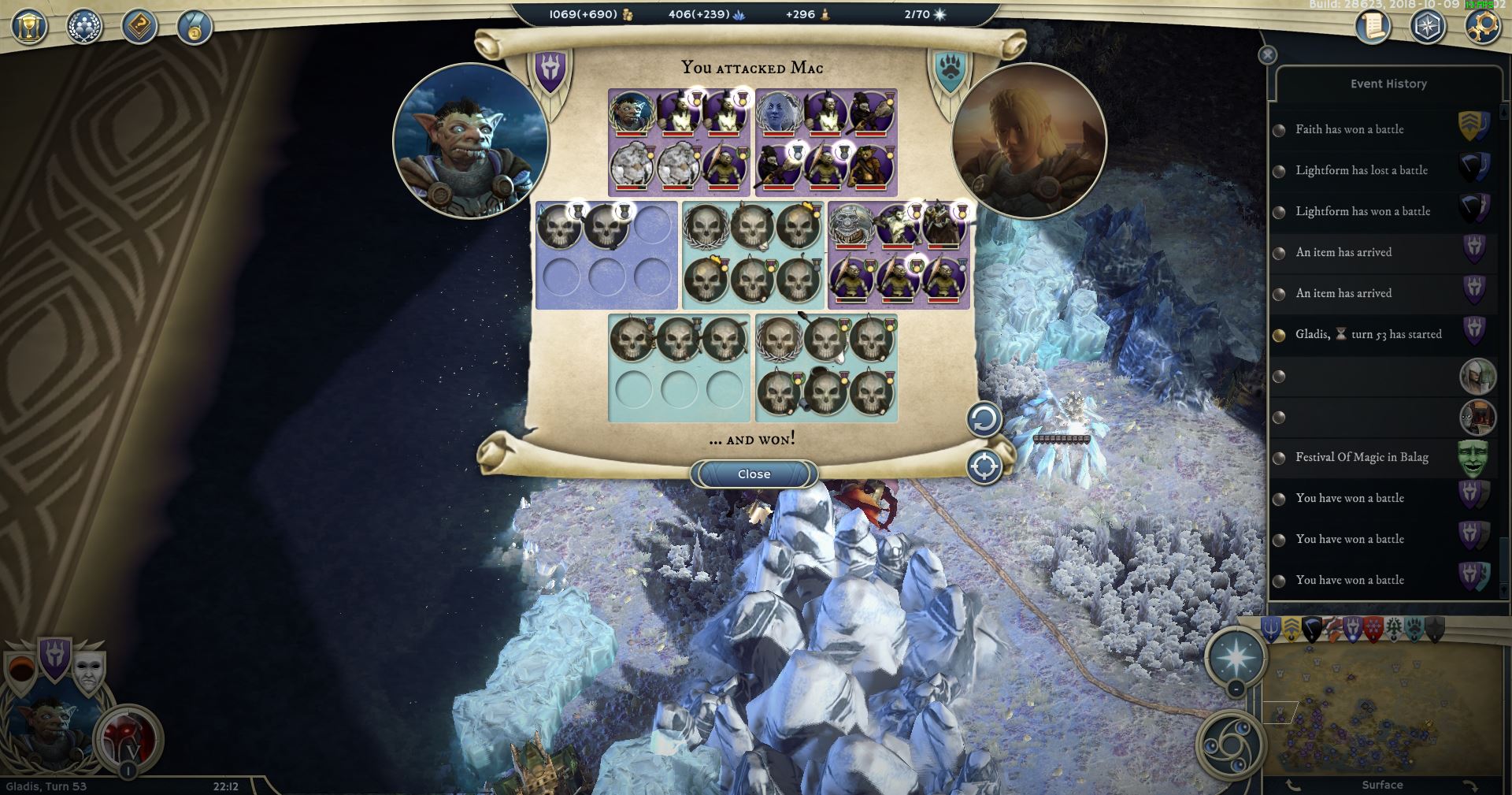Select 'Festival Of Magic in Balag' event
1512x795 pixels.
pos(1361,457)
